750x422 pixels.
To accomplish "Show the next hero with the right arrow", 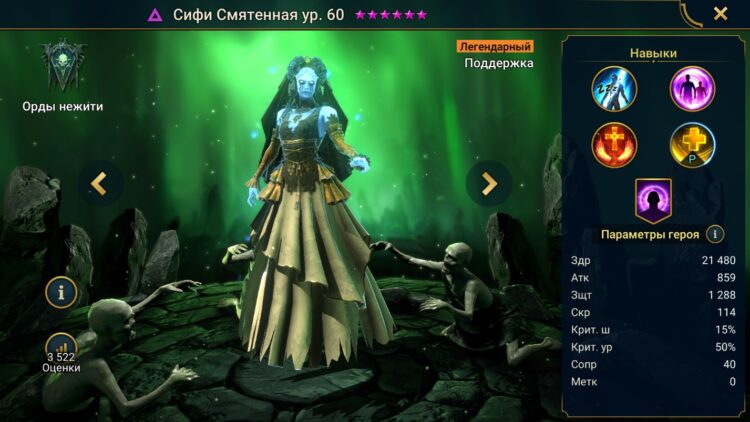I will point(489,183).
